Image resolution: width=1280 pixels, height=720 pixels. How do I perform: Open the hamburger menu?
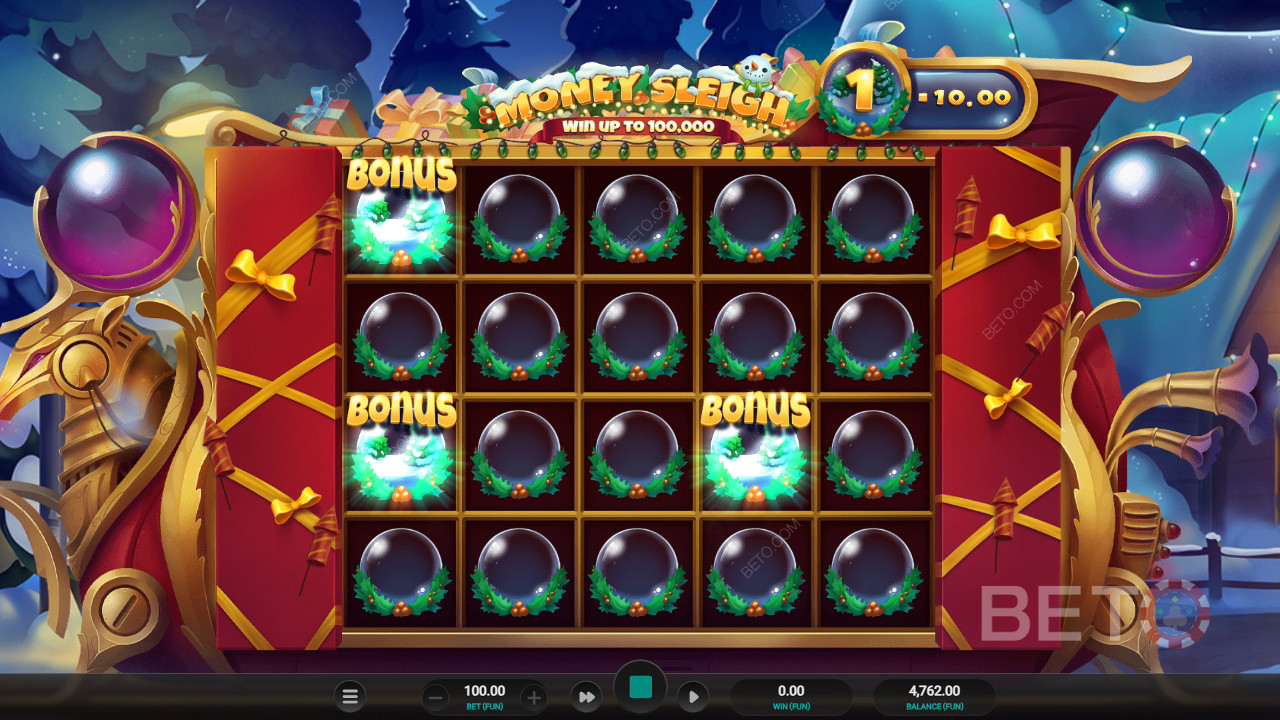tap(350, 697)
